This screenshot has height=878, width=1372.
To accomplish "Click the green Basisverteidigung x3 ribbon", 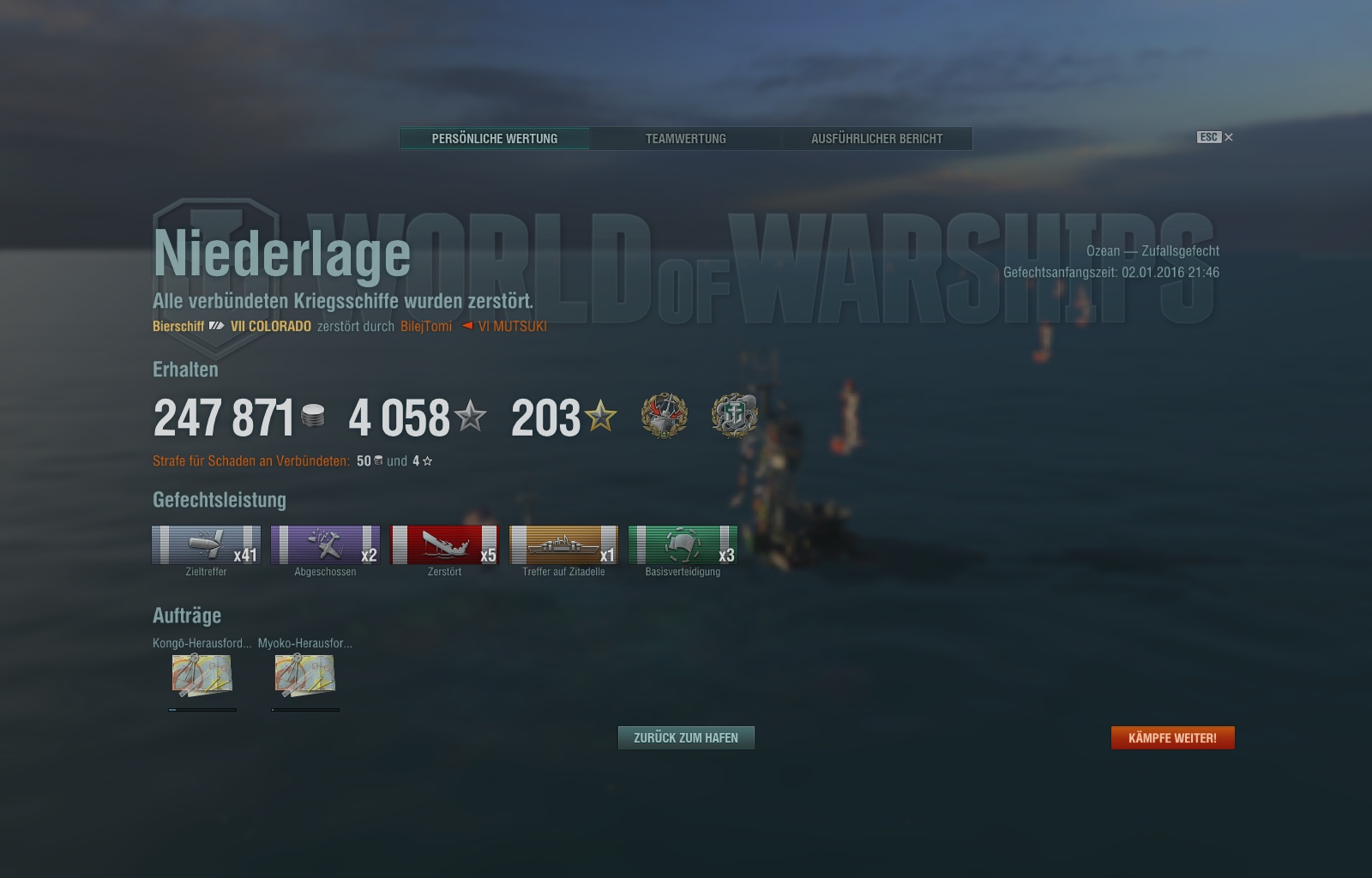I will point(683,545).
